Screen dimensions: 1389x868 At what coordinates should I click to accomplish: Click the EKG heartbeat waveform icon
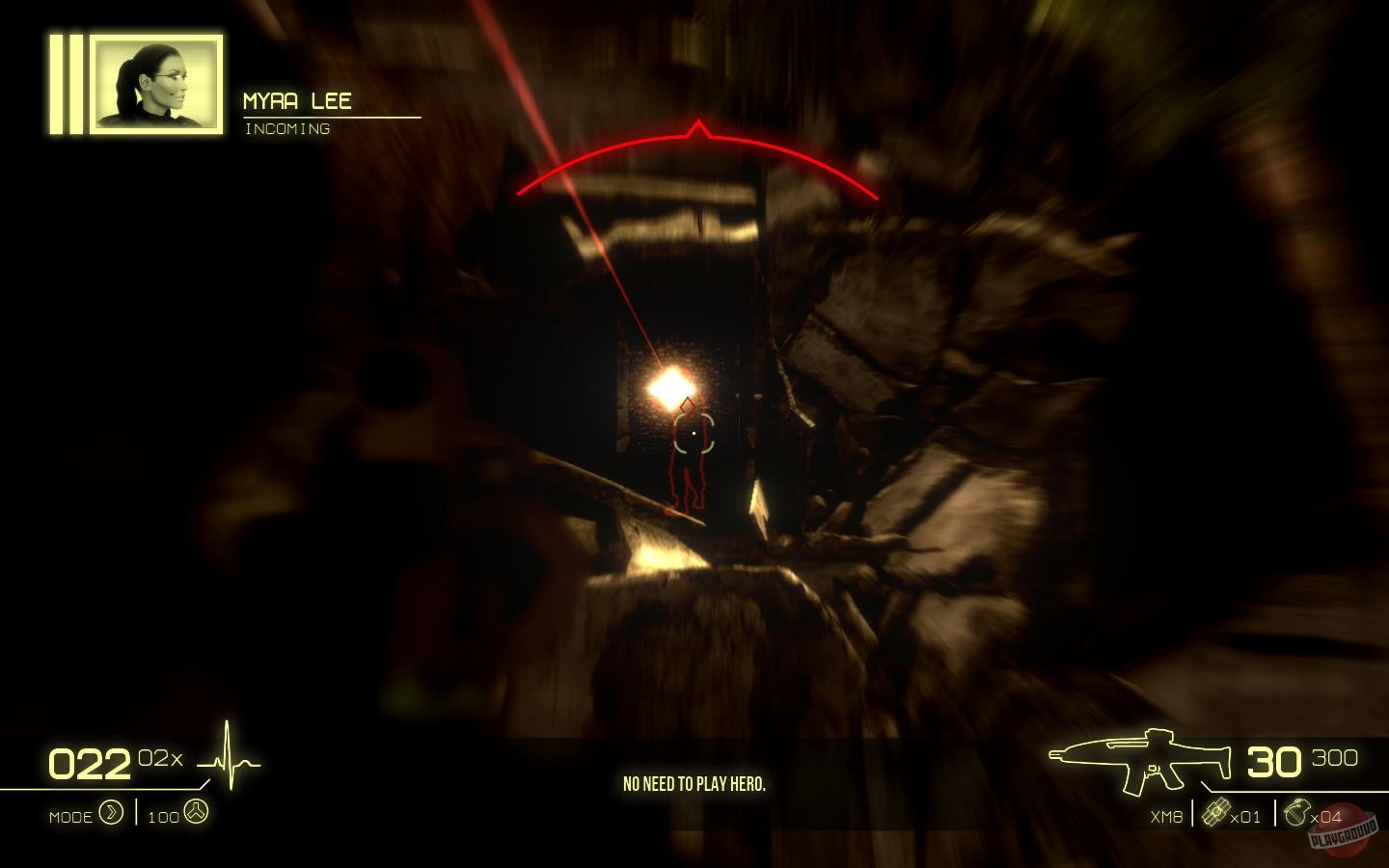[x=229, y=761]
